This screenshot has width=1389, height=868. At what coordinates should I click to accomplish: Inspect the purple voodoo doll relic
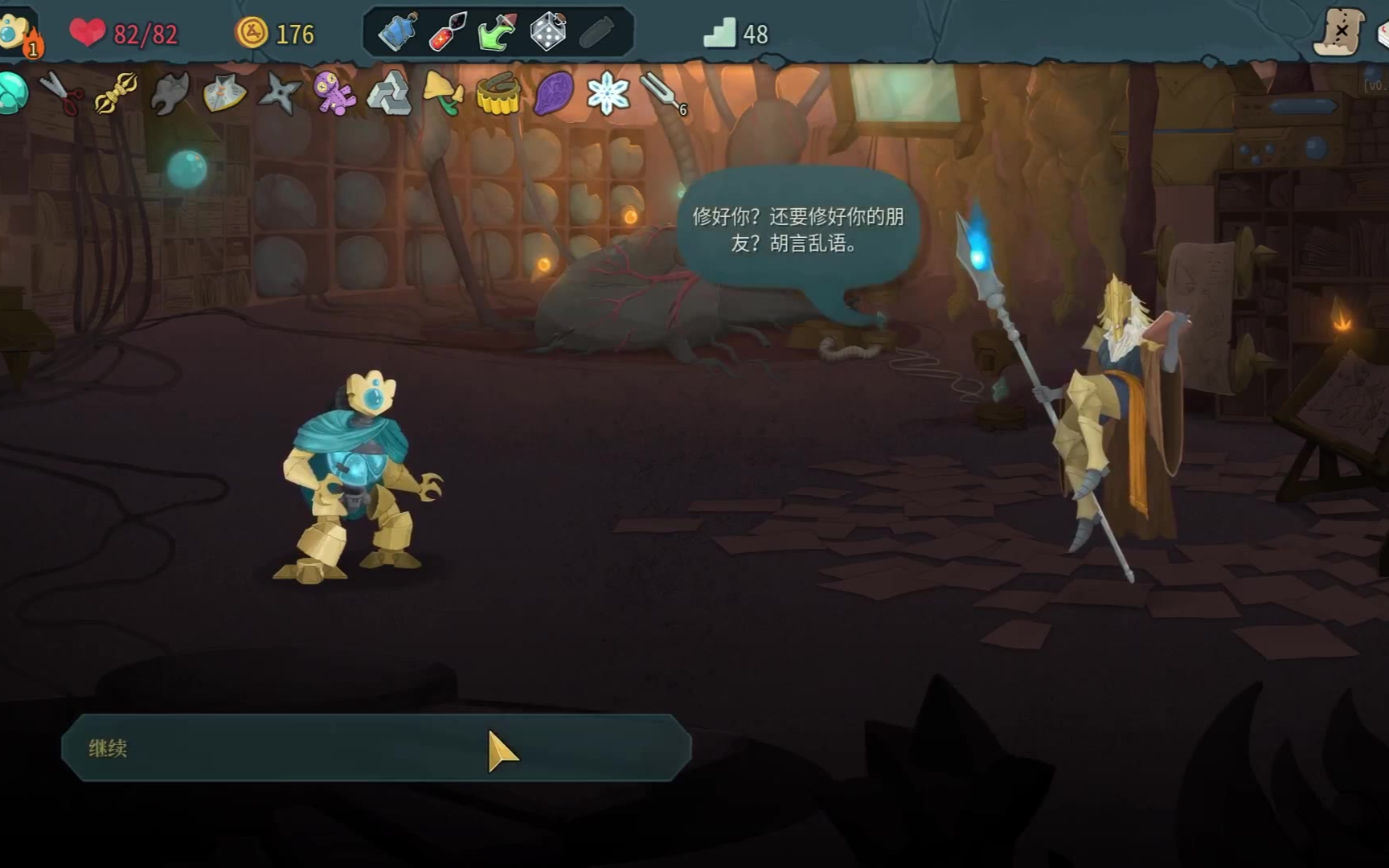click(334, 93)
